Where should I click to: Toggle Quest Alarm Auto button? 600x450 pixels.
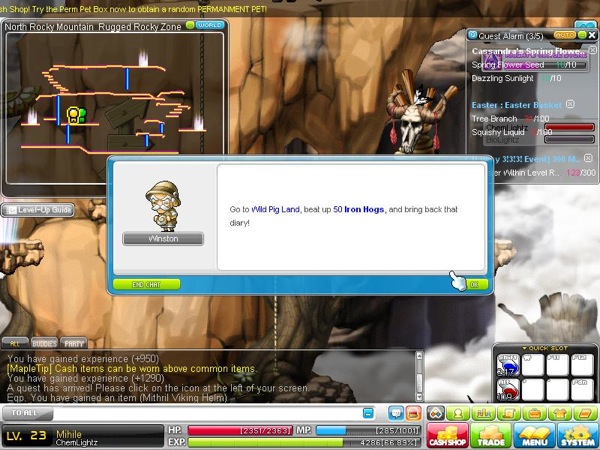[x=564, y=35]
